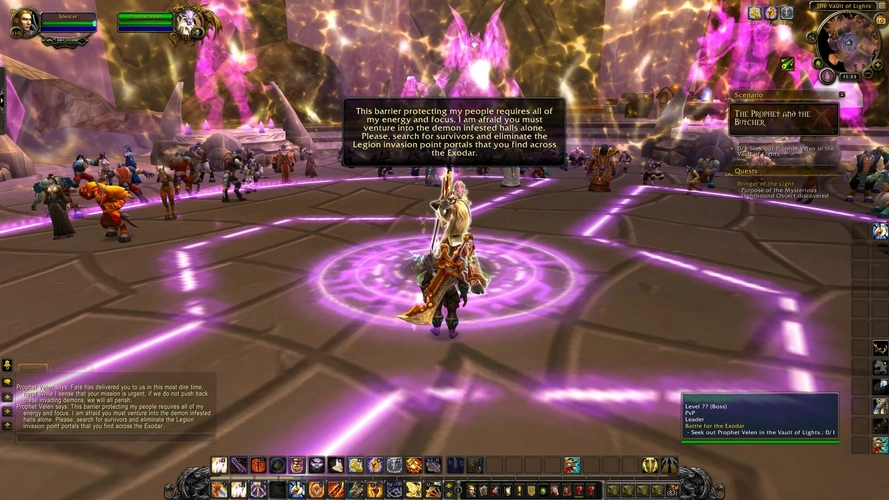Screen dimensions: 889x500
Task: Click the first buff icon near minimap
Action: [x=755, y=12]
